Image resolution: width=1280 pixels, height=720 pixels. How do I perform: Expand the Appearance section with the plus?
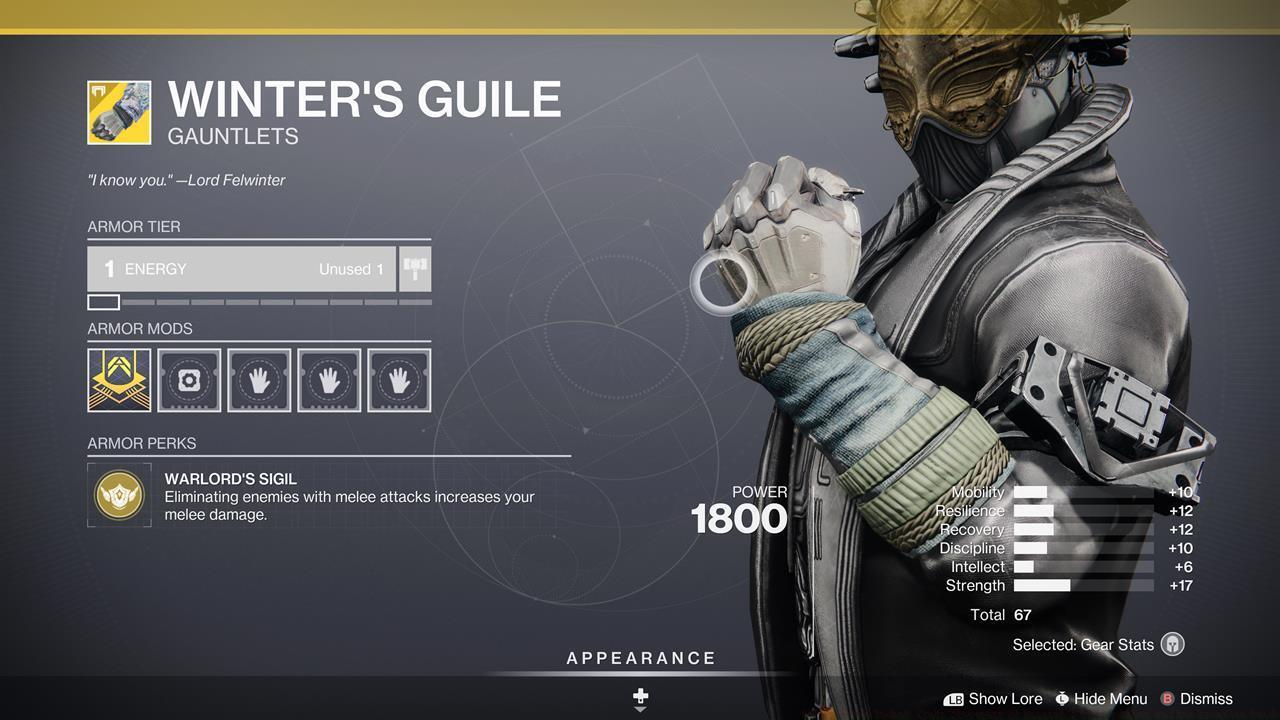pos(640,696)
